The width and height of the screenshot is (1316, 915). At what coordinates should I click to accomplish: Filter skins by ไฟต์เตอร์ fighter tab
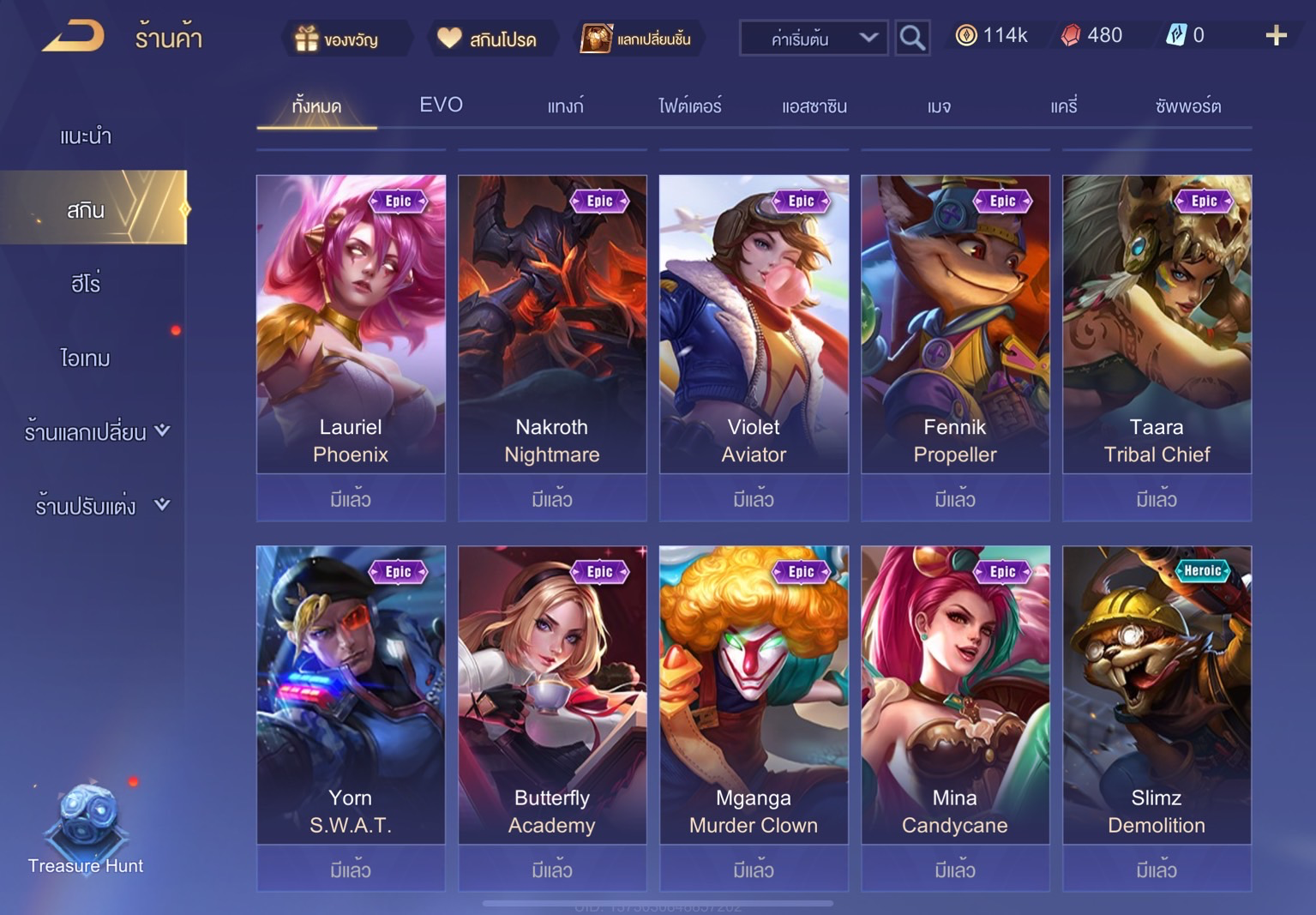coord(689,106)
